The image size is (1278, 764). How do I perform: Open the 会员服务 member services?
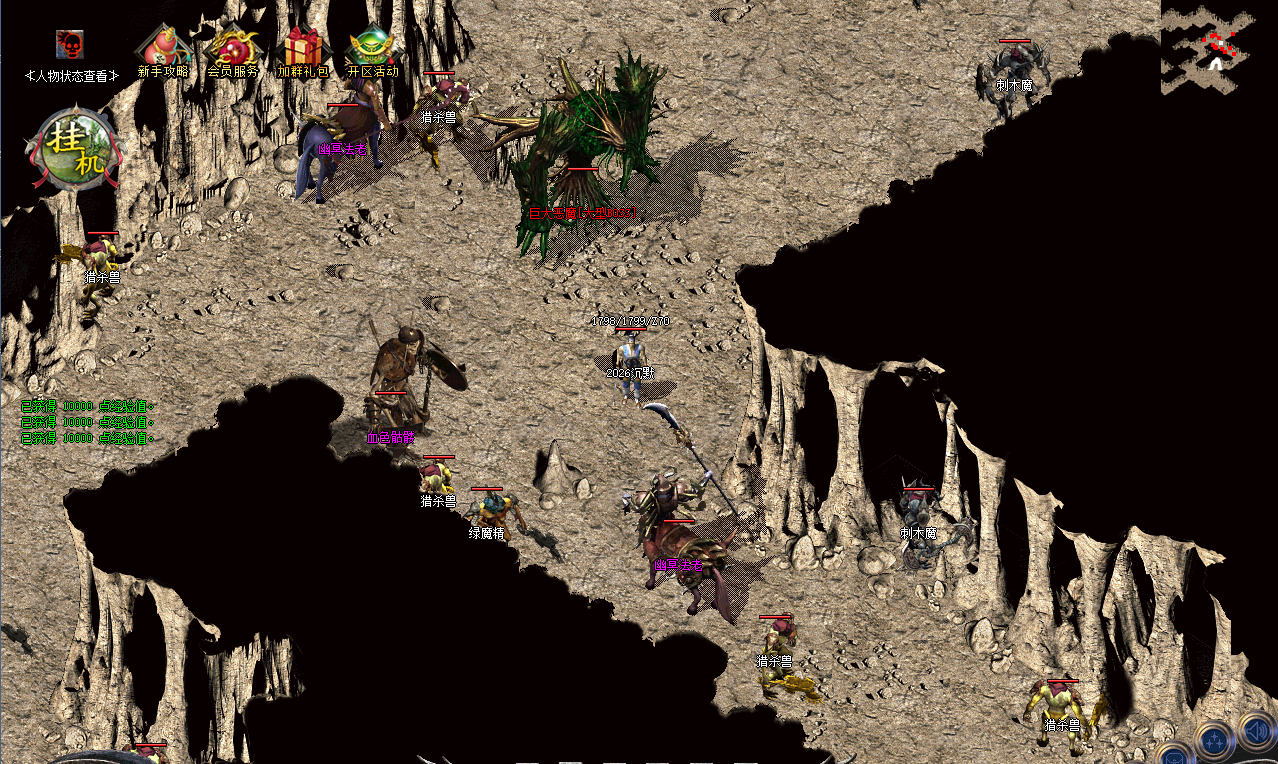point(233,49)
